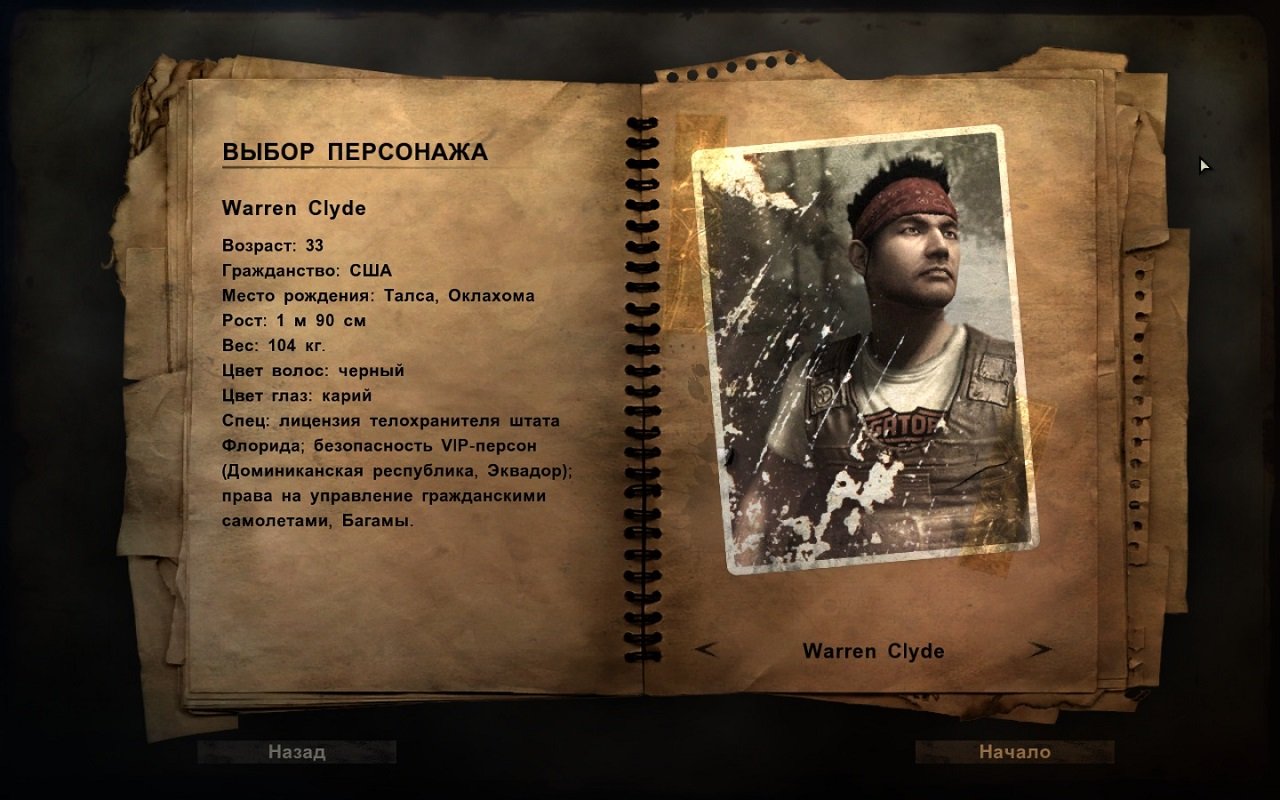Click the Warren Clyde name label below the photo
Screen dimensions: 1280x800
pos(873,650)
